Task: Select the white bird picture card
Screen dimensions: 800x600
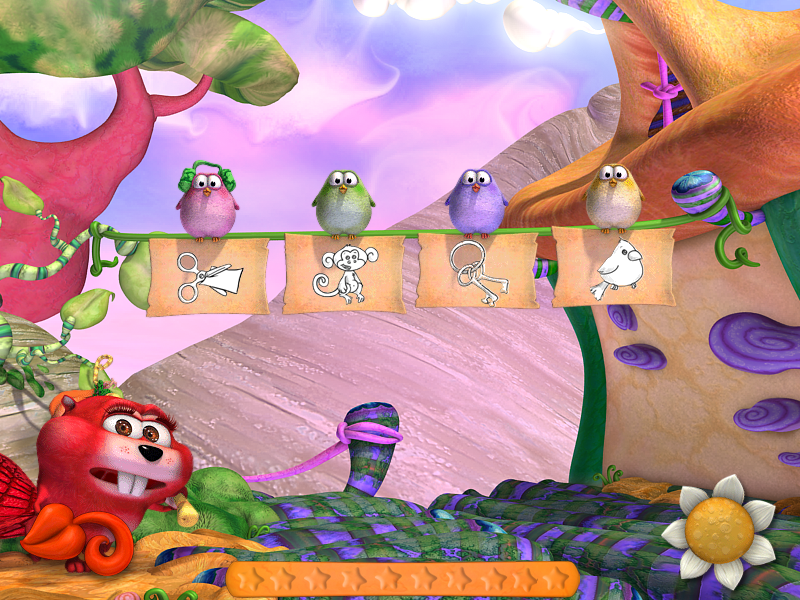Action: [x=613, y=267]
